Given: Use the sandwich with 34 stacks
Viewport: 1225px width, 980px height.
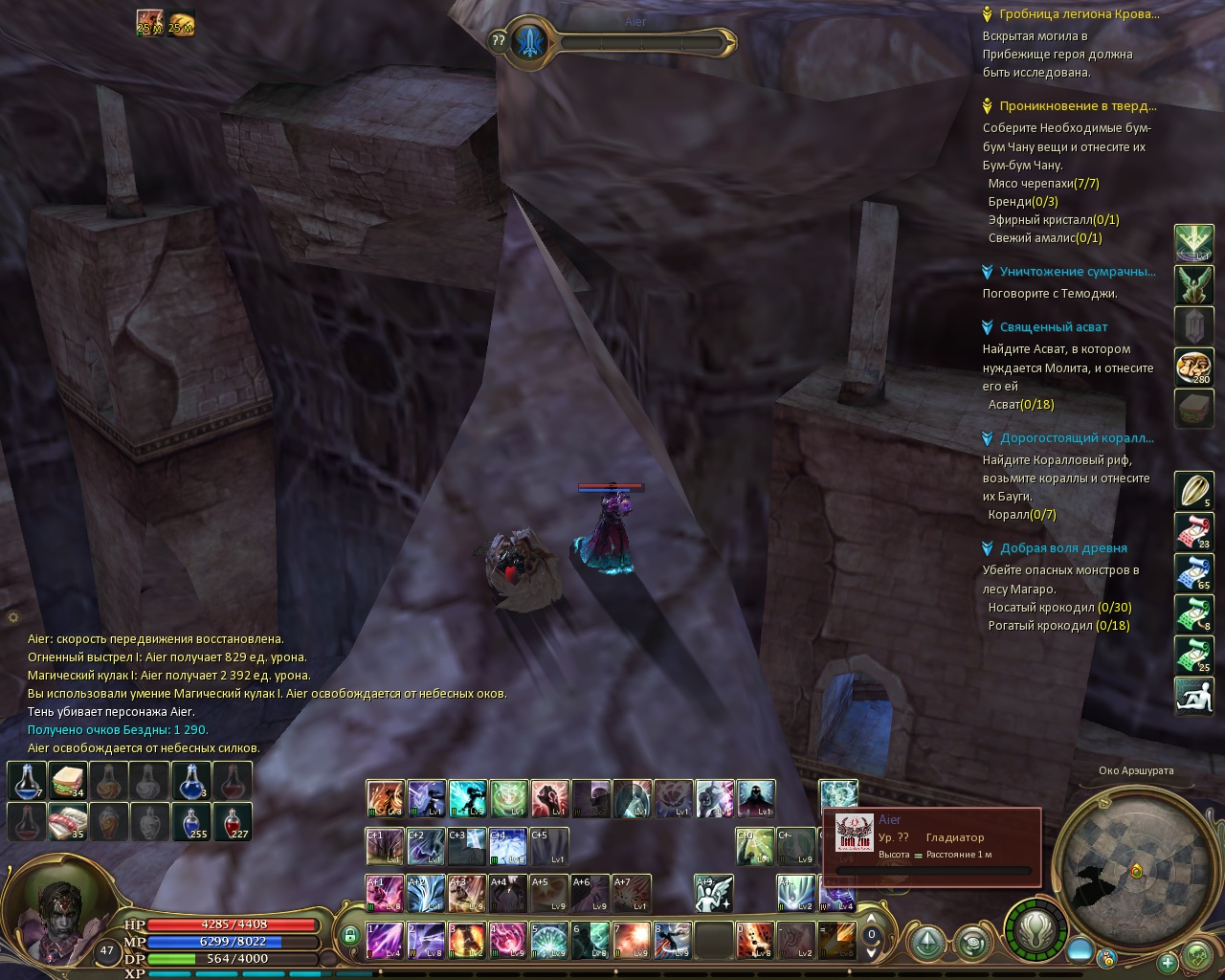Looking at the screenshot, I should click(68, 781).
